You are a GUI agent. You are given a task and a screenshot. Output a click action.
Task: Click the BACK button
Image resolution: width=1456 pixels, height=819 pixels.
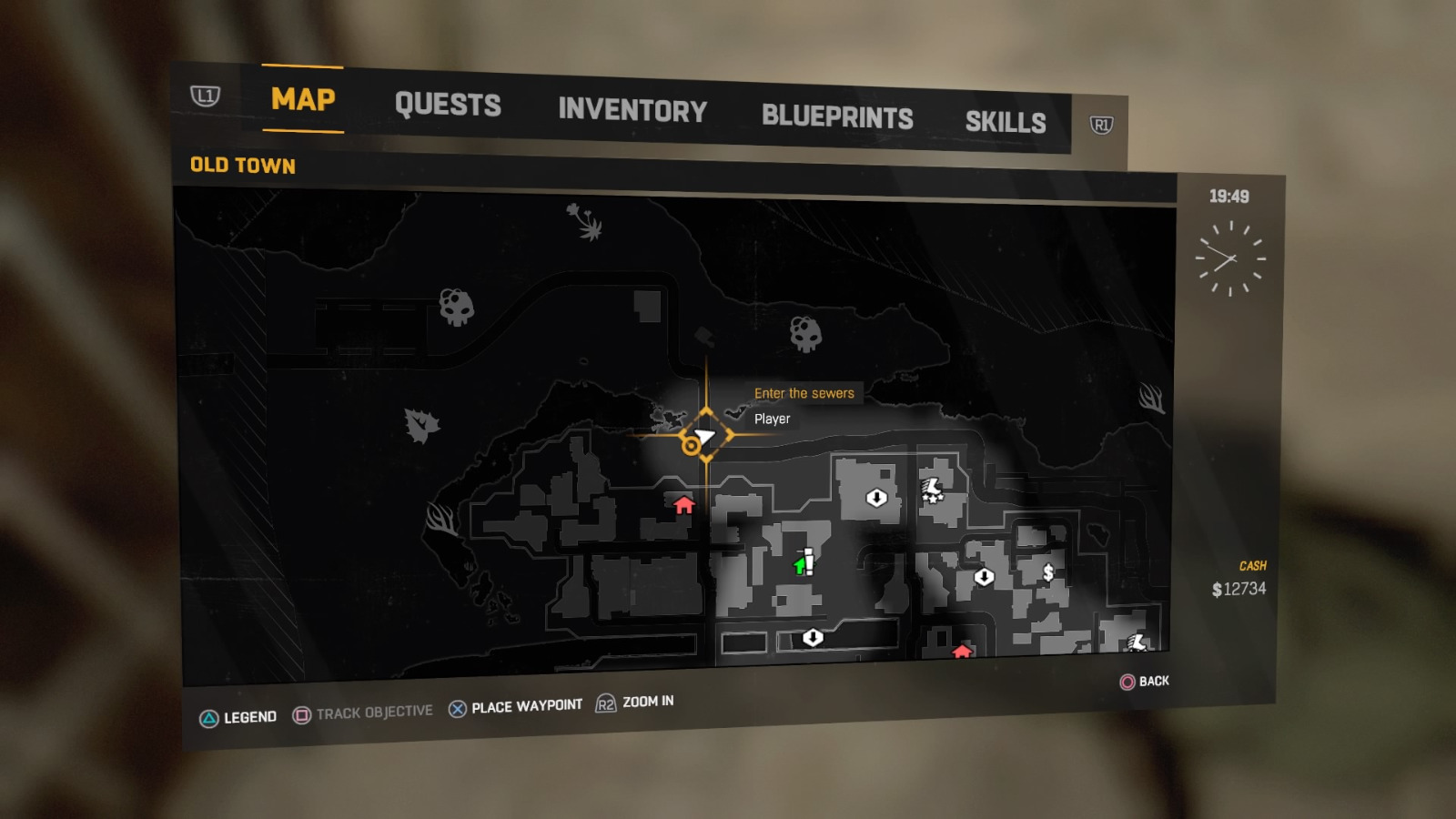click(1147, 681)
